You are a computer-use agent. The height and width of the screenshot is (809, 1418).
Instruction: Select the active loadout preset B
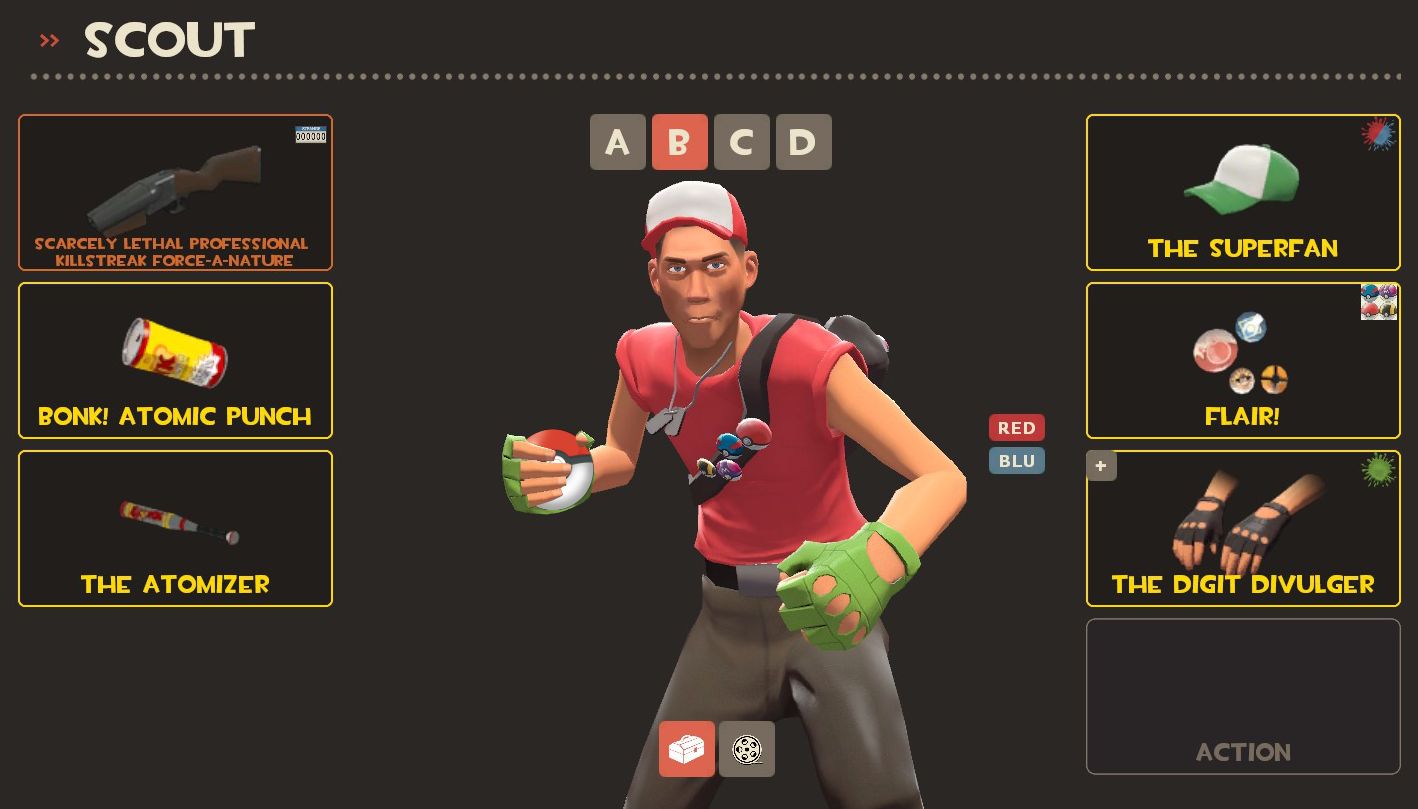[x=680, y=141]
